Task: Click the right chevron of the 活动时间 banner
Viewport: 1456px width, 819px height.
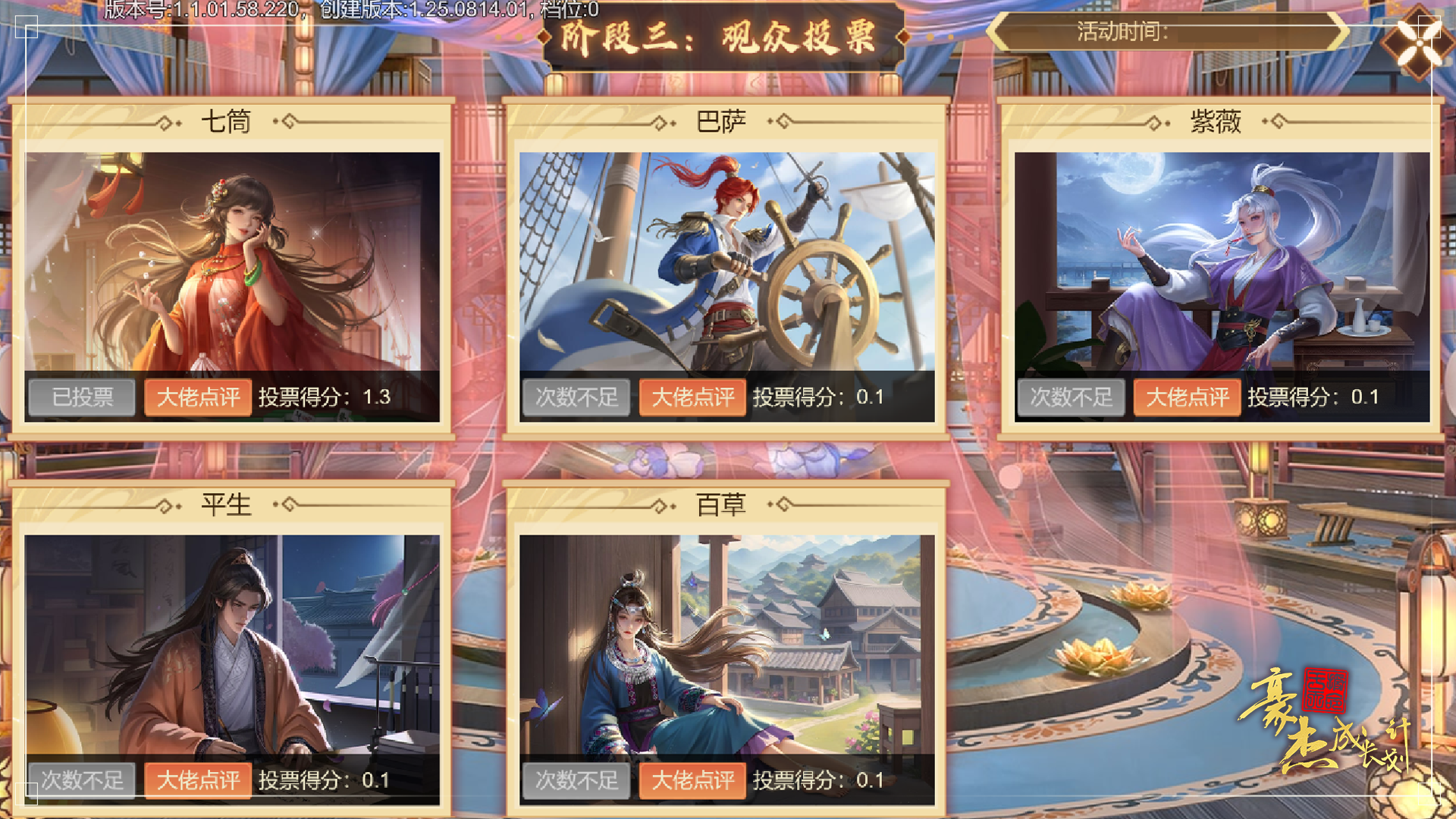Action: [1341, 33]
